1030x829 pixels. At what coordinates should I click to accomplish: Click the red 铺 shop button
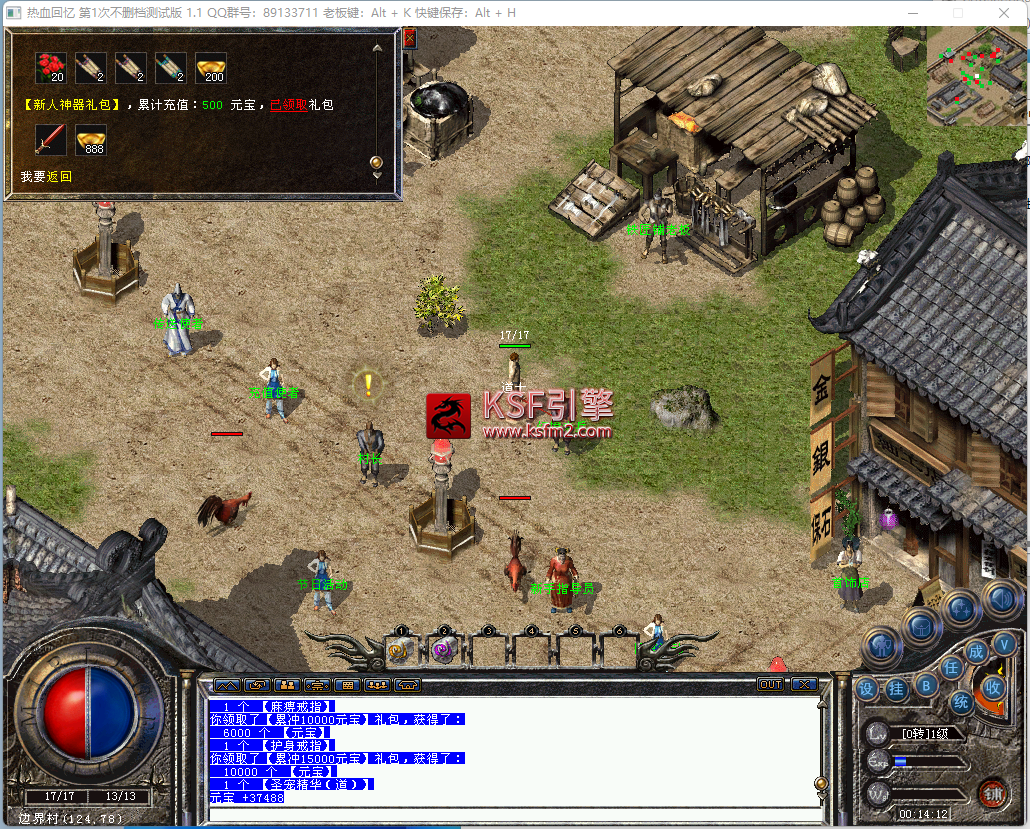(x=992, y=793)
